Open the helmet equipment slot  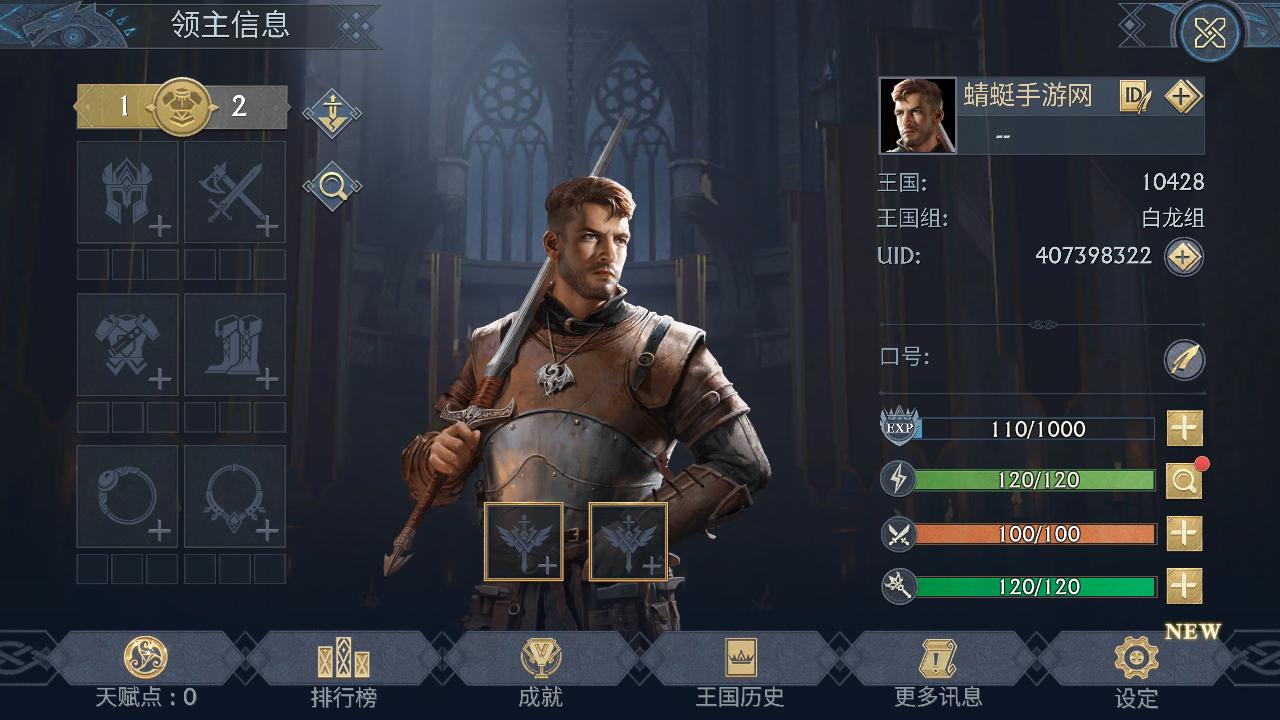click(128, 192)
